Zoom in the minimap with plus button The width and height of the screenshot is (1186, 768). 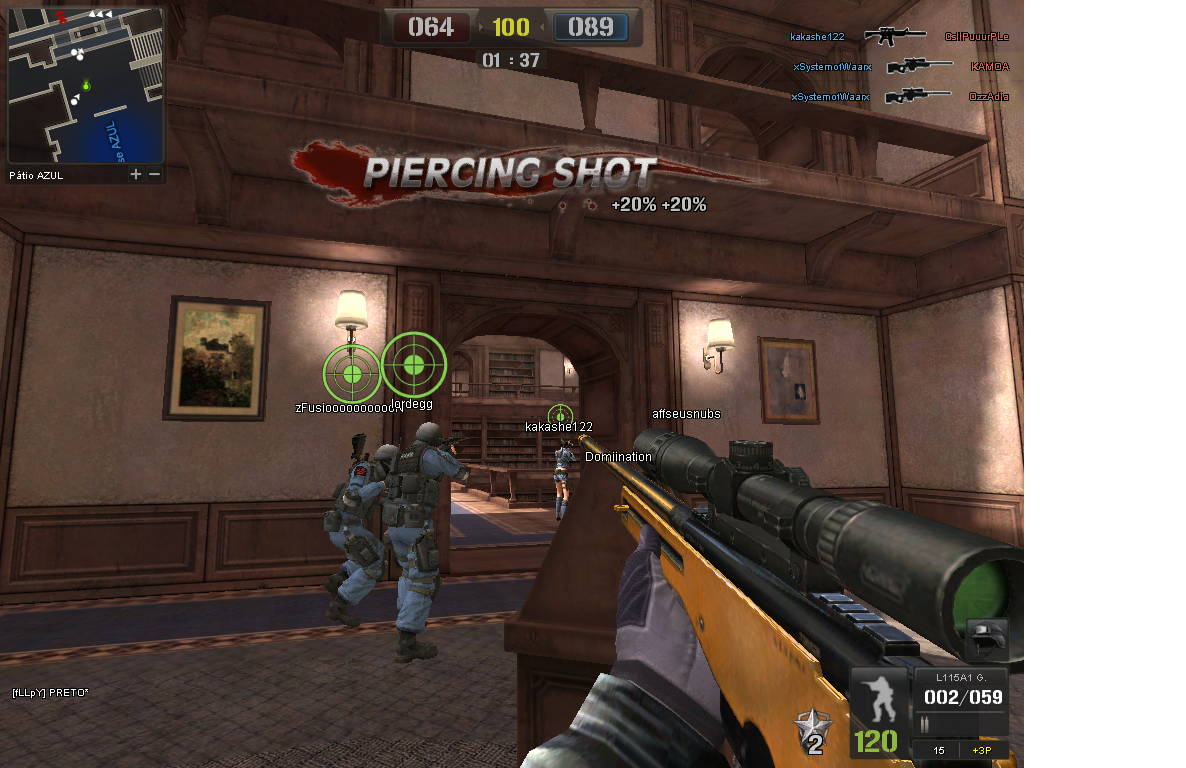(136, 174)
